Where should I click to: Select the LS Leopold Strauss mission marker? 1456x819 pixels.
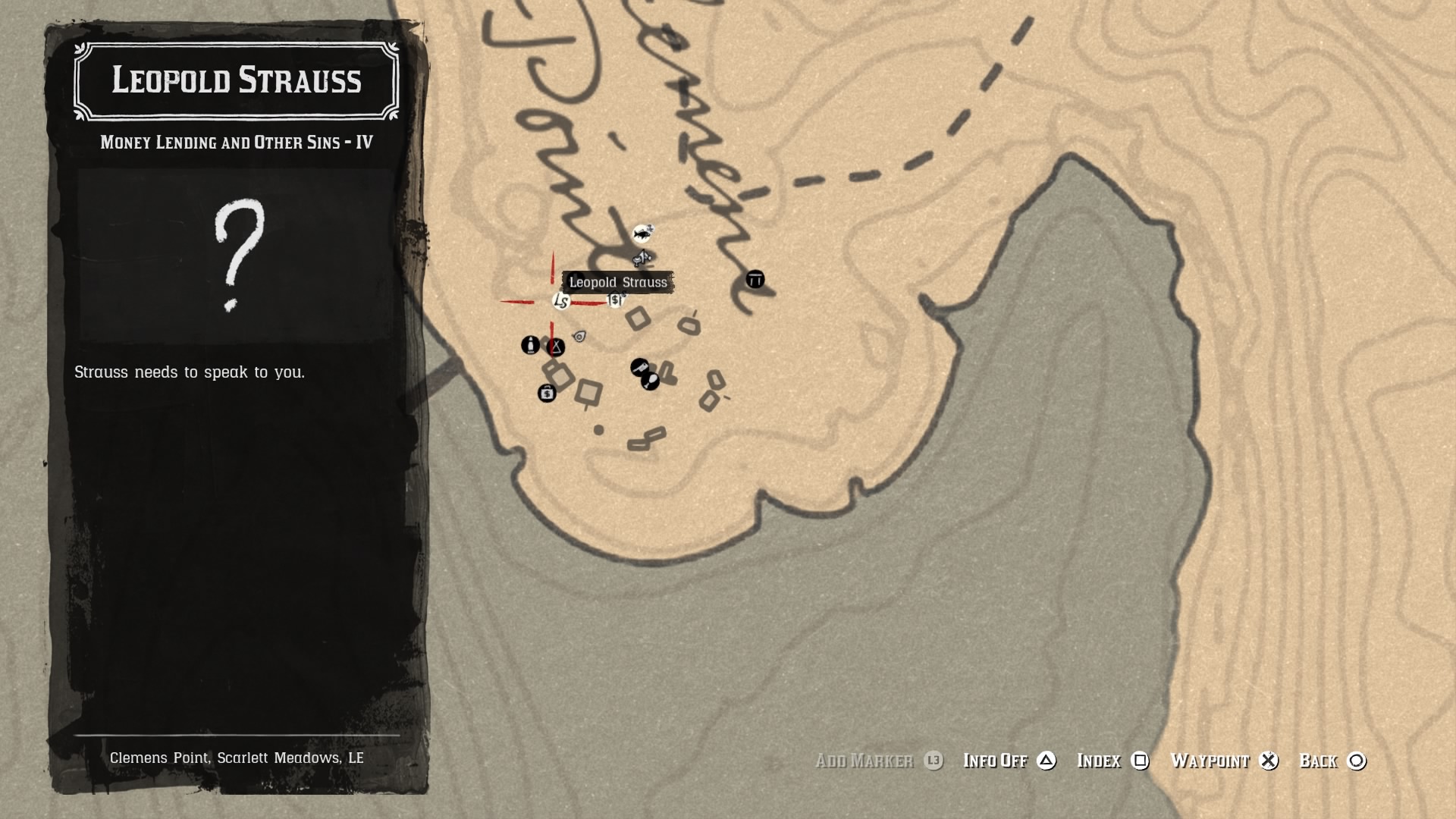(561, 302)
